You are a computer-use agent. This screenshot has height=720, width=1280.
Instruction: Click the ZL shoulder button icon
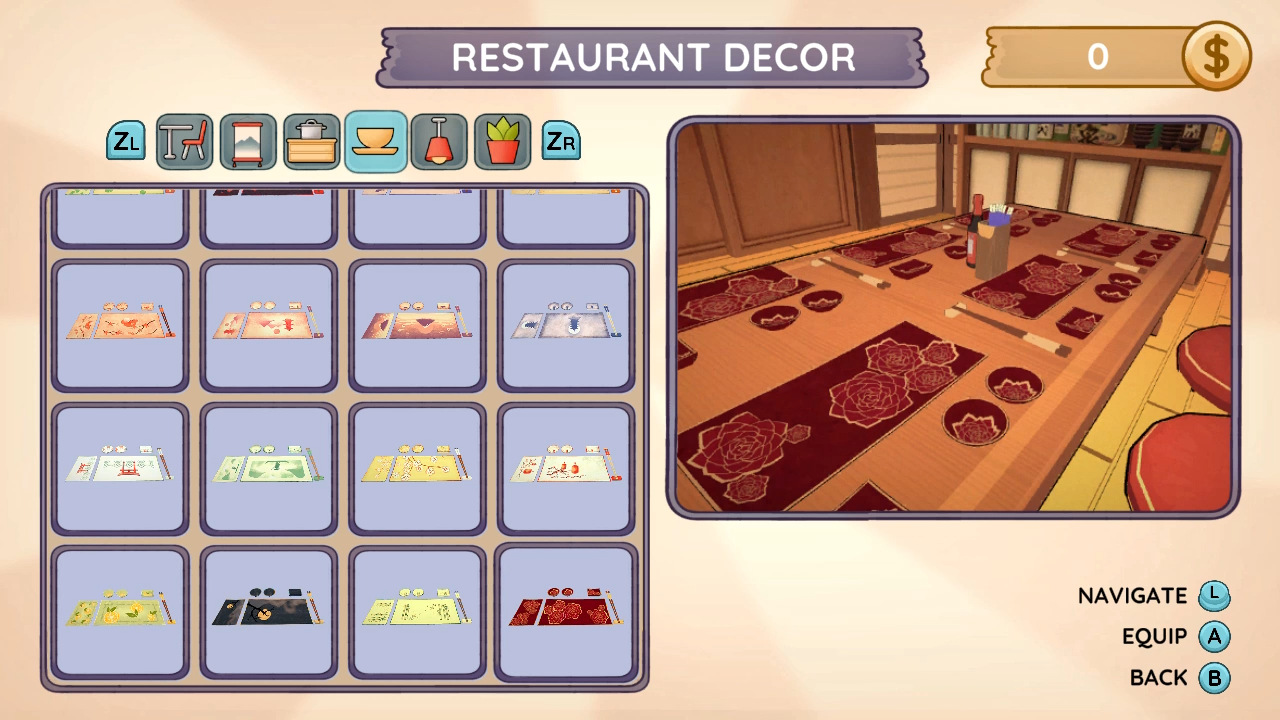126,141
